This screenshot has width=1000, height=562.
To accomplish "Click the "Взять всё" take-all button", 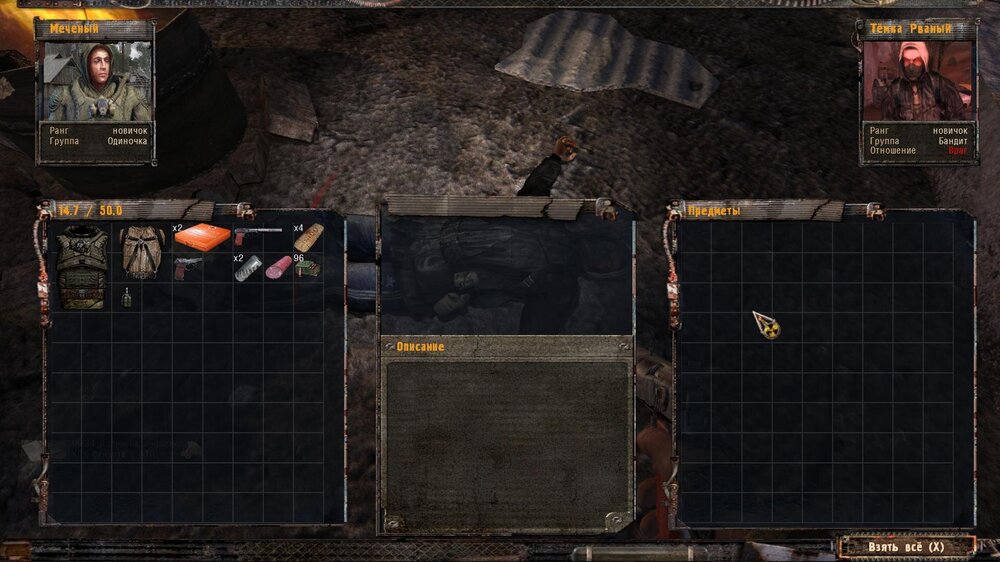I will [907, 547].
